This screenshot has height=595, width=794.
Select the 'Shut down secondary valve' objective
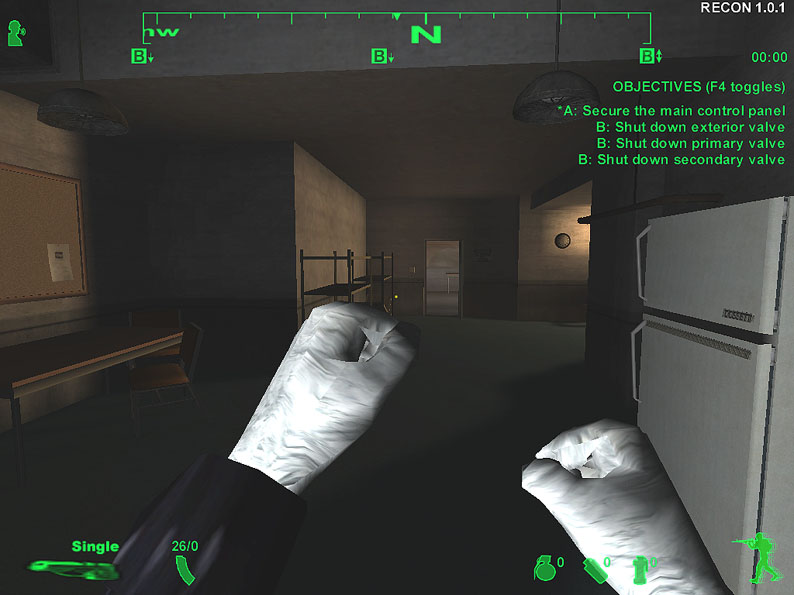pyautogui.click(x=682, y=159)
